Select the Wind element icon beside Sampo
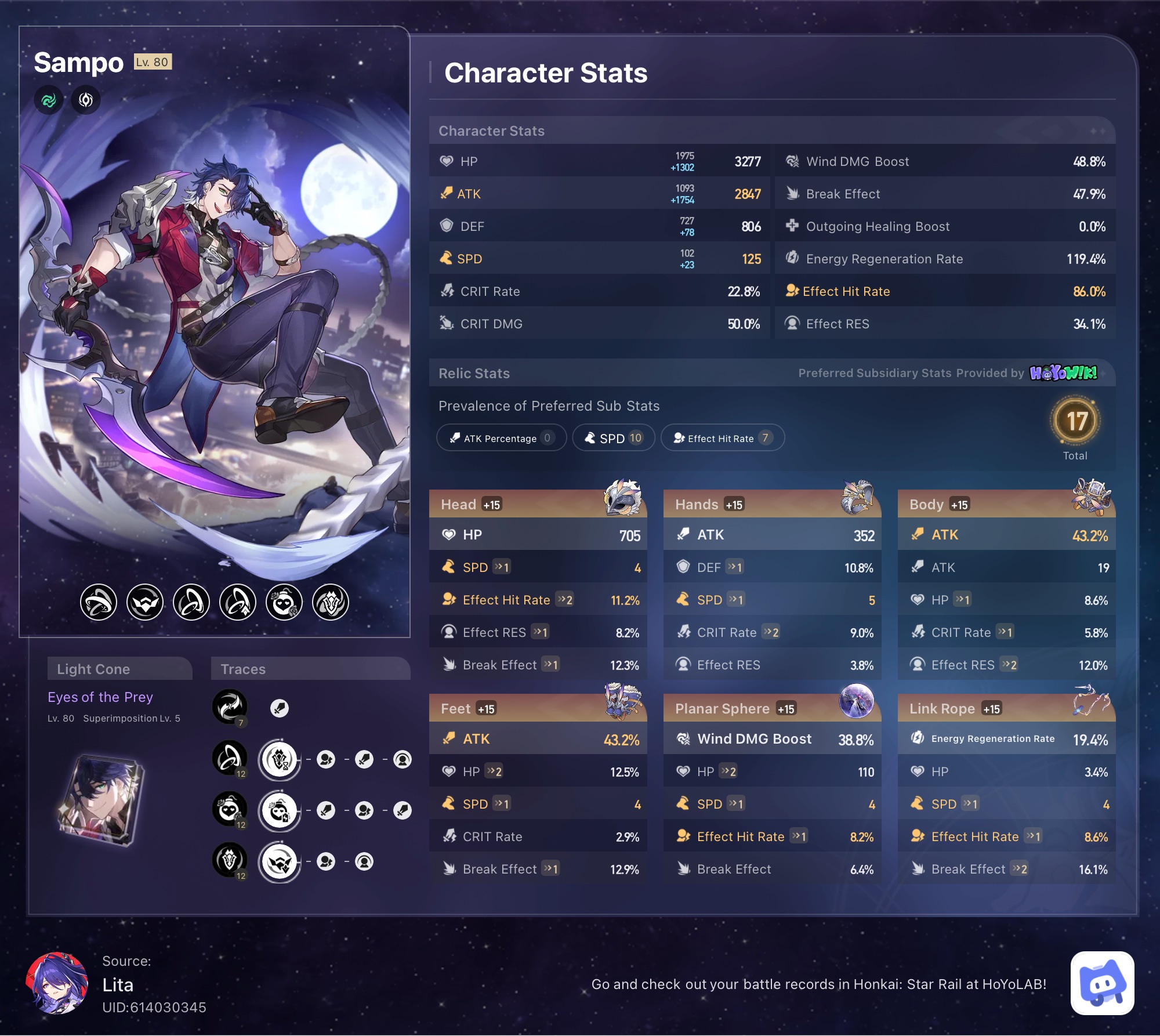This screenshot has height=1036, width=1160. pos(49,99)
